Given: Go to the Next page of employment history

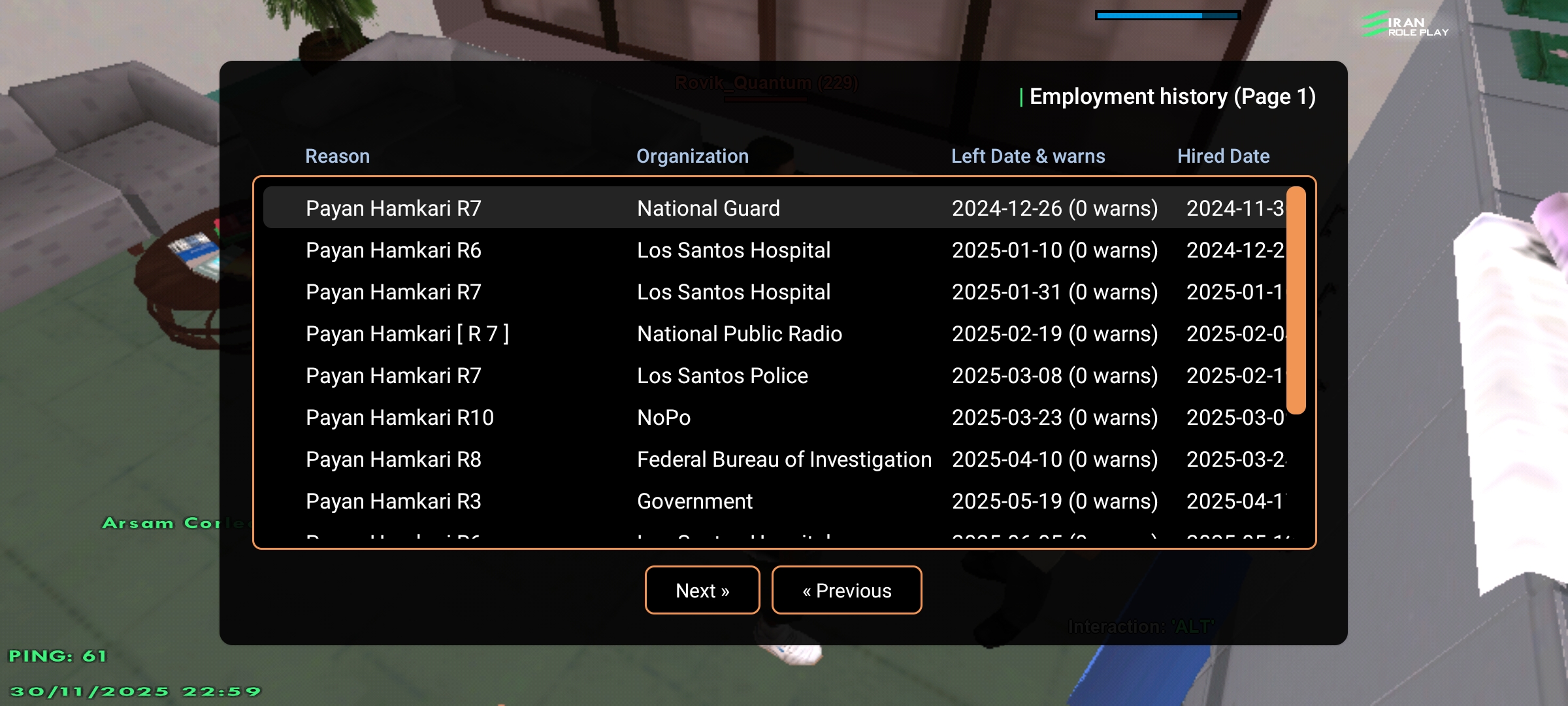Looking at the screenshot, I should coord(702,590).
